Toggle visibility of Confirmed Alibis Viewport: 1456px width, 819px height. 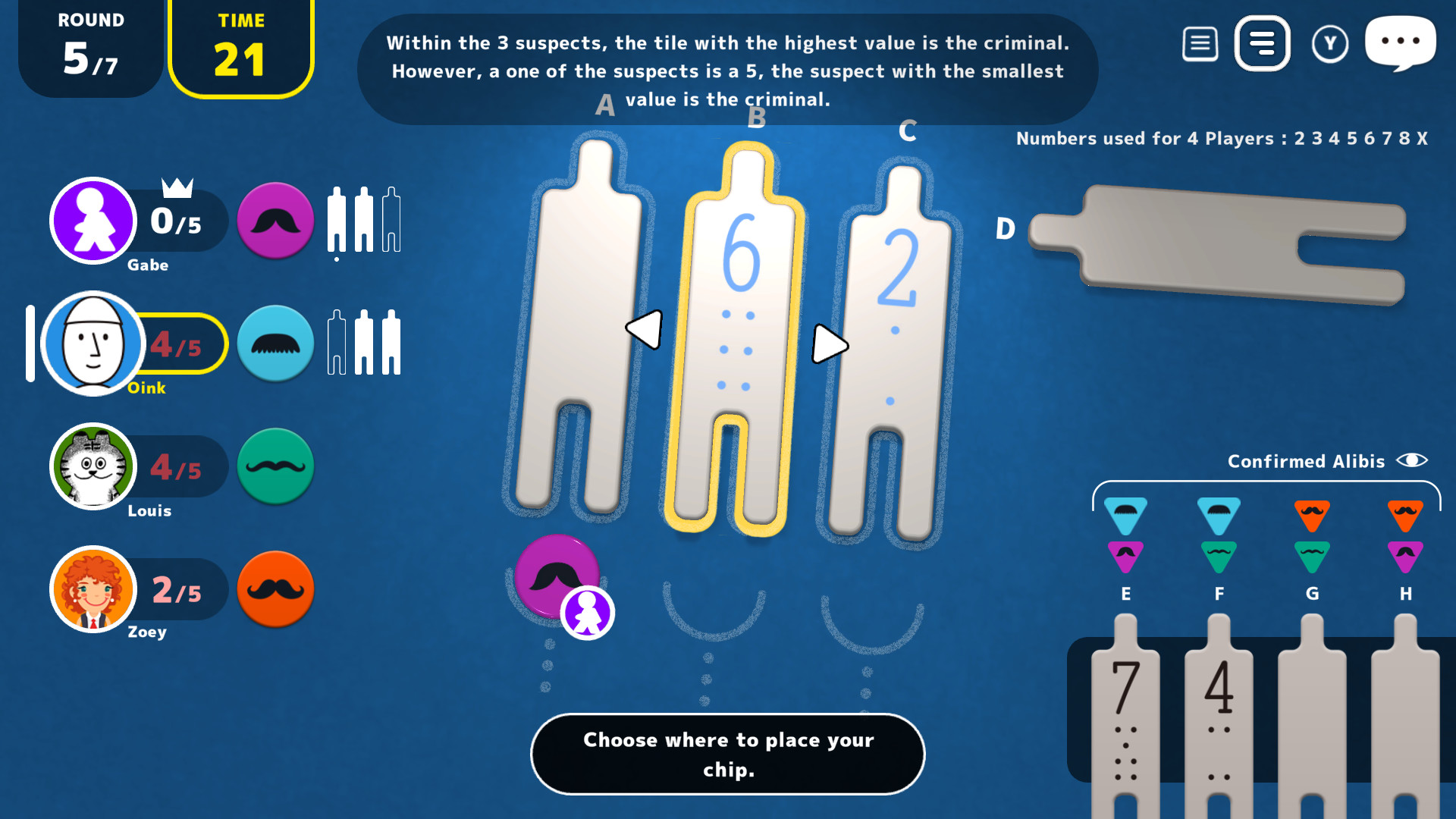(1412, 461)
